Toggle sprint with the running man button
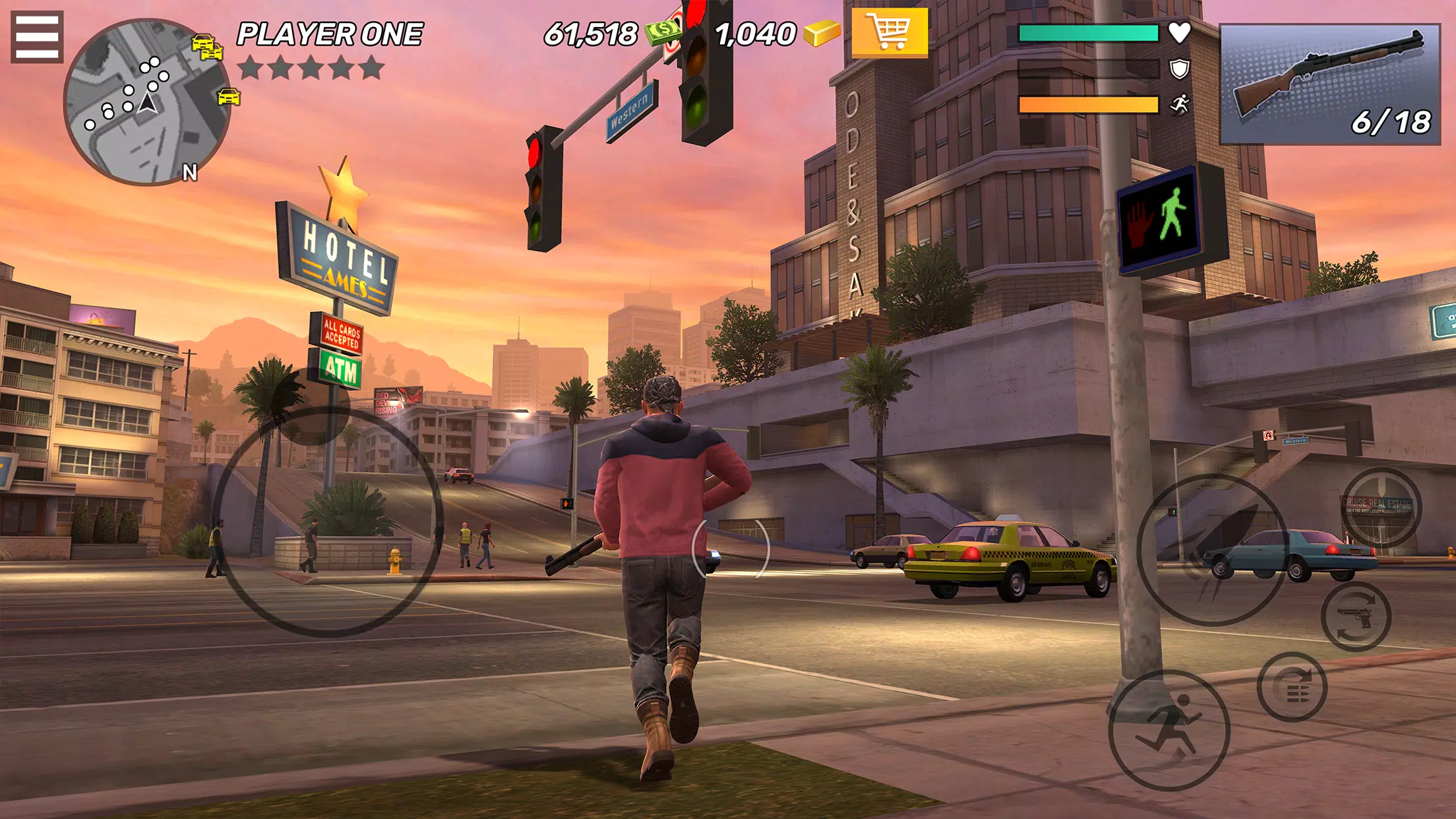The width and height of the screenshot is (1456, 819). 1168,729
